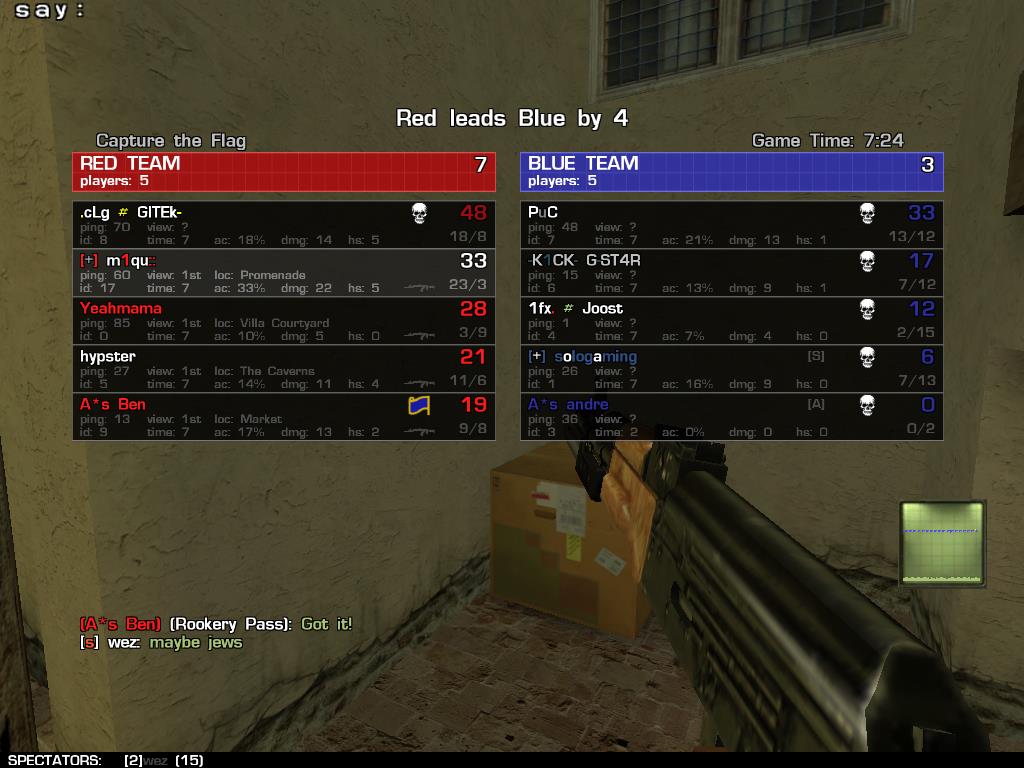Click the sologaming player row

[x=731, y=369]
